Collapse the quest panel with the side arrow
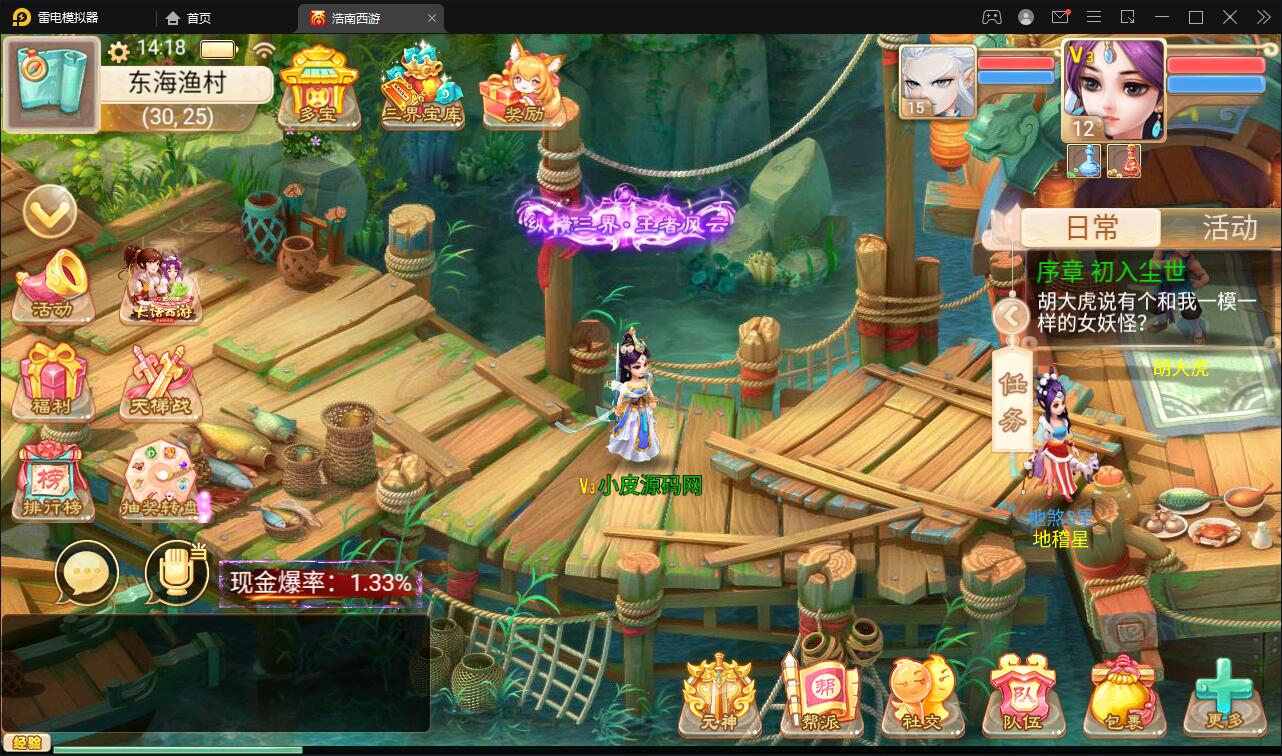 [x=1011, y=316]
